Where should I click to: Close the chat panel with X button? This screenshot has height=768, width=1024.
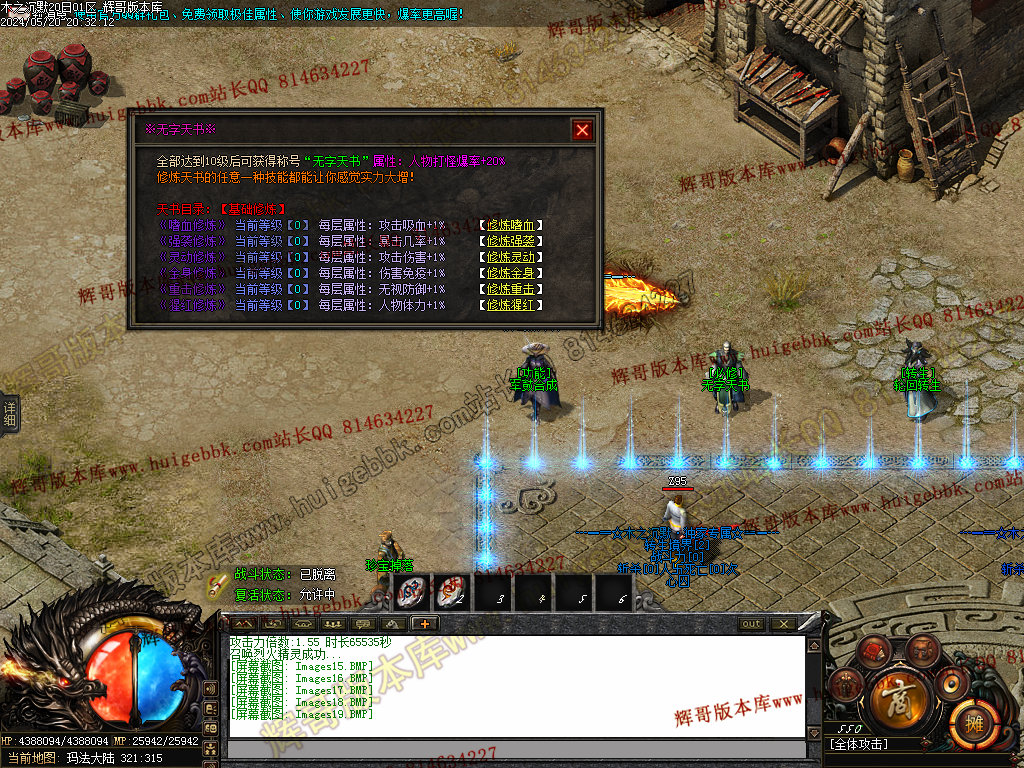(782, 624)
